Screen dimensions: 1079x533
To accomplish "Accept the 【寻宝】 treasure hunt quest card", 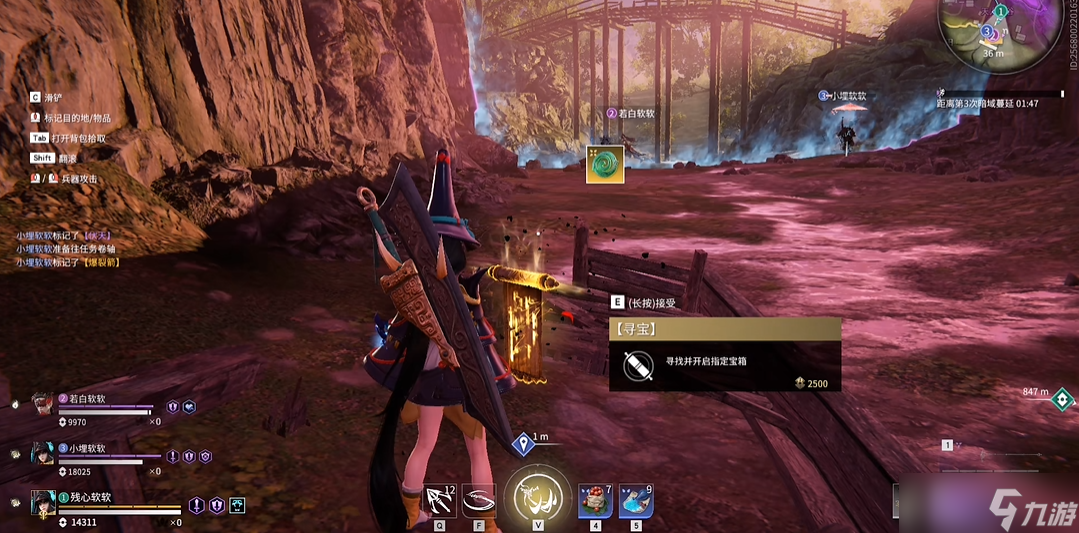I will (x=724, y=354).
